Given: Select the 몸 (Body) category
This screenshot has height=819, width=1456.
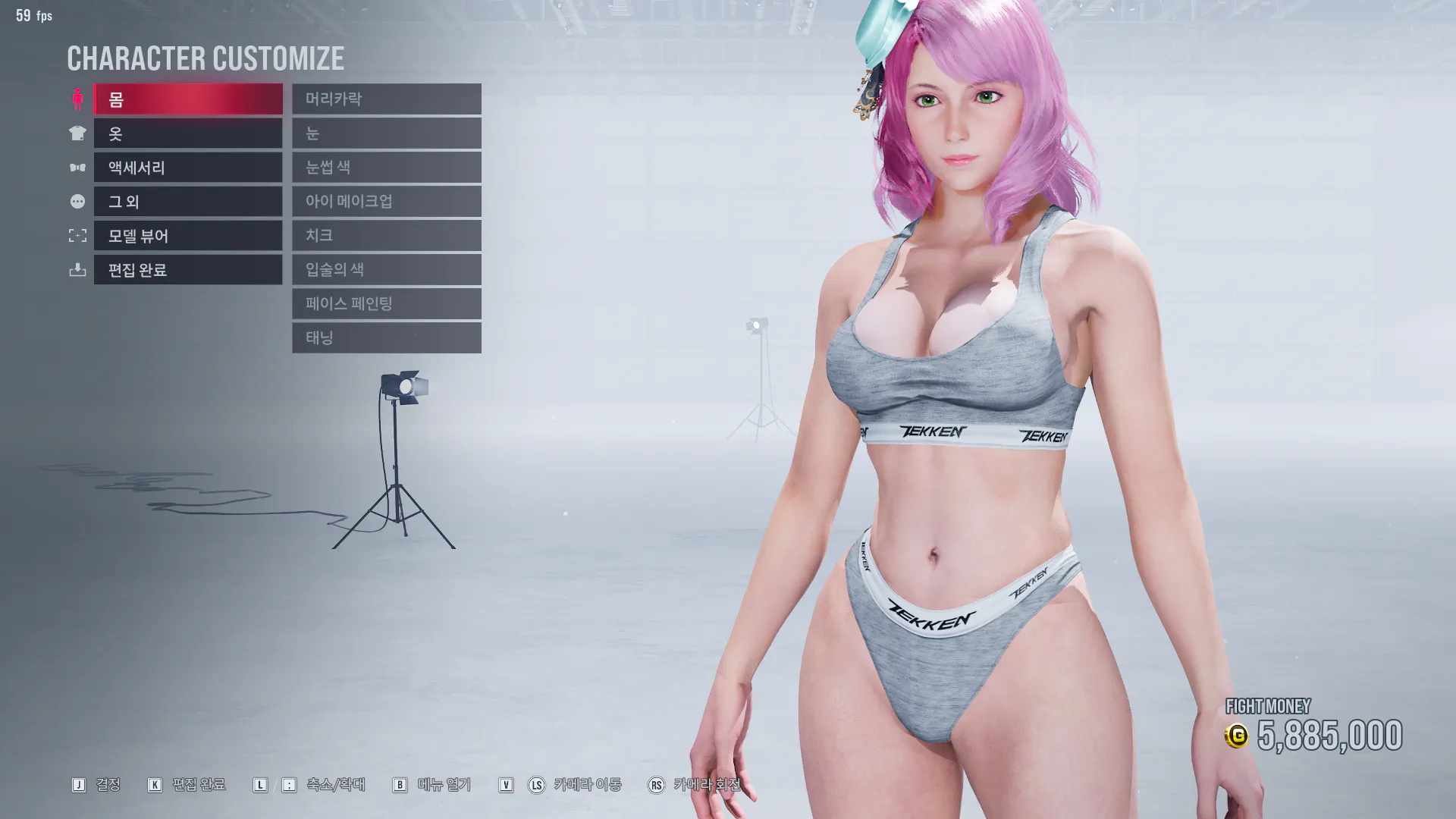Looking at the screenshot, I should (x=187, y=99).
